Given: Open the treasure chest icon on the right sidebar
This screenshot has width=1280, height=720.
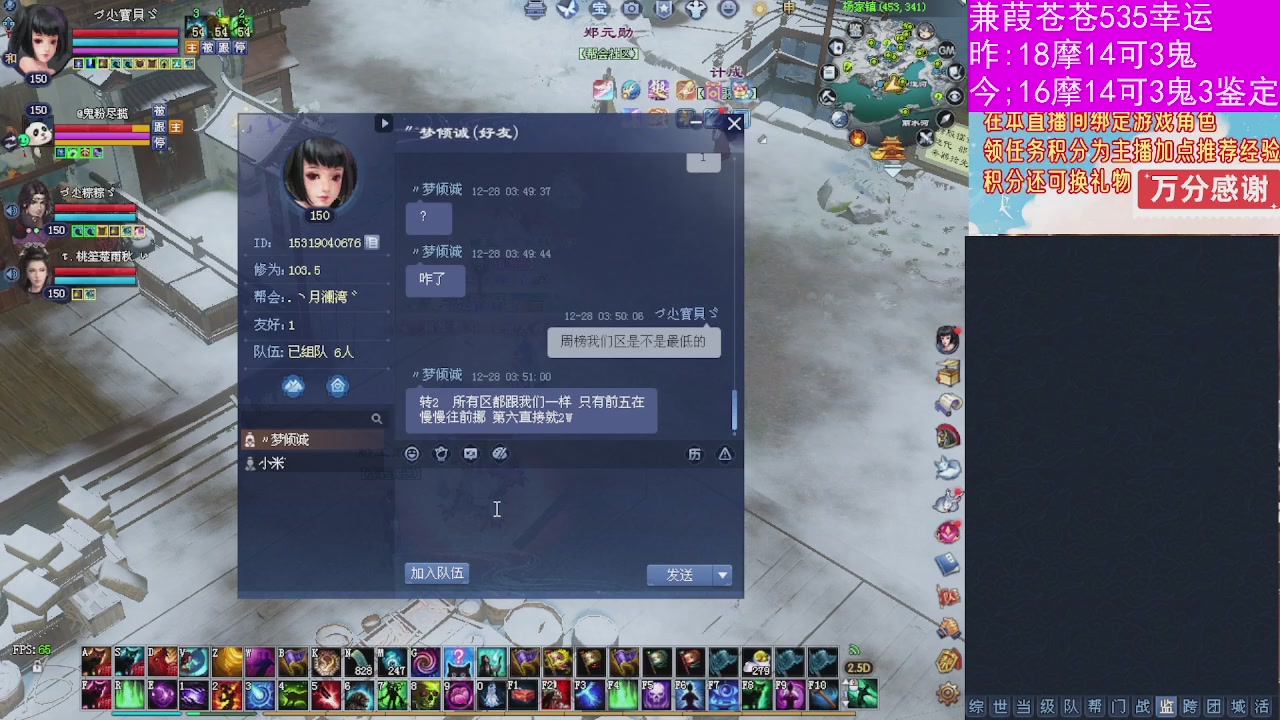Looking at the screenshot, I should click(x=946, y=372).
